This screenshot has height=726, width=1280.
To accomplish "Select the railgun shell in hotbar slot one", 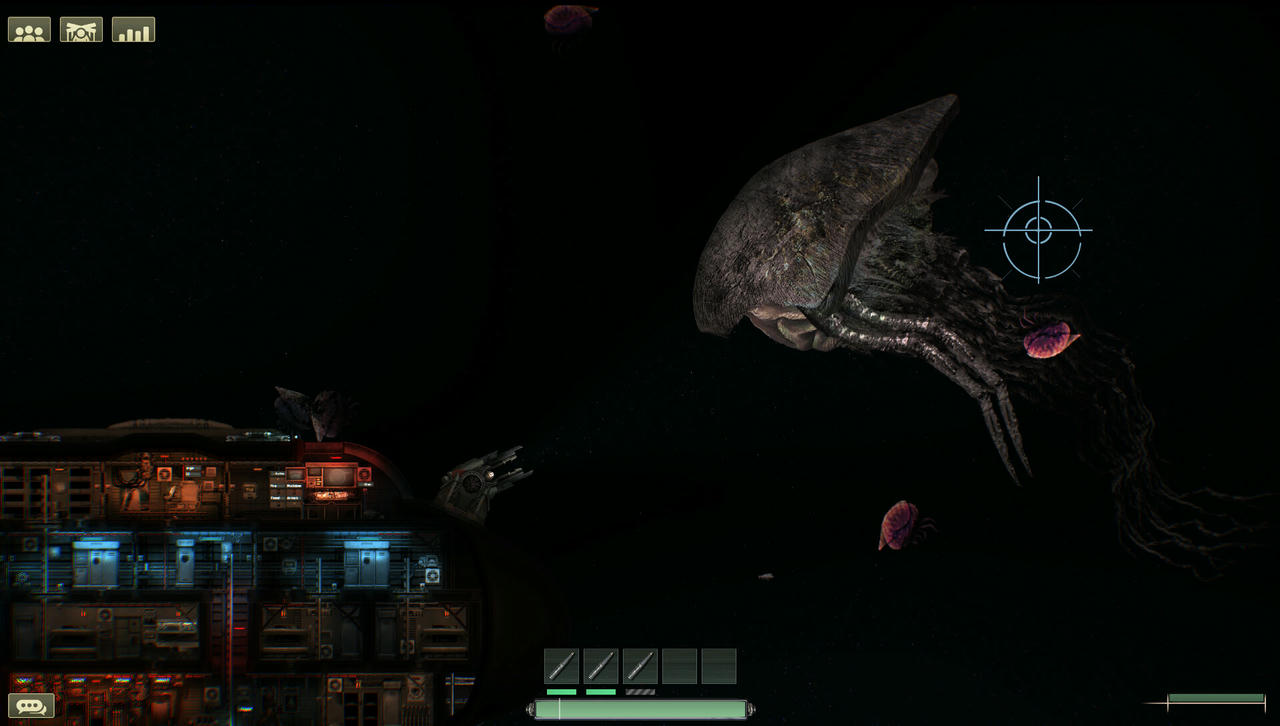I will (x=560, y=664).
